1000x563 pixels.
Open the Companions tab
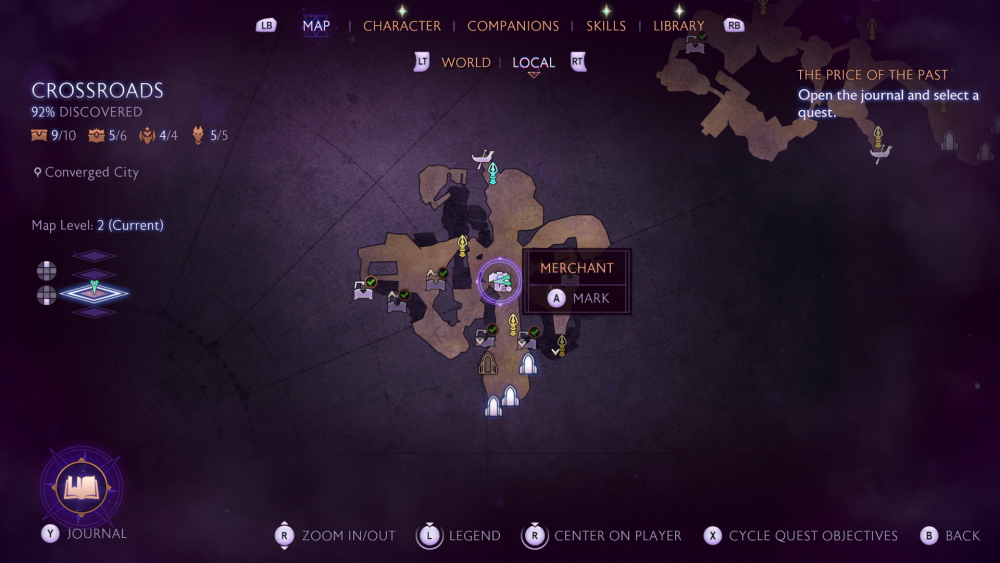[x=513, y=26]
